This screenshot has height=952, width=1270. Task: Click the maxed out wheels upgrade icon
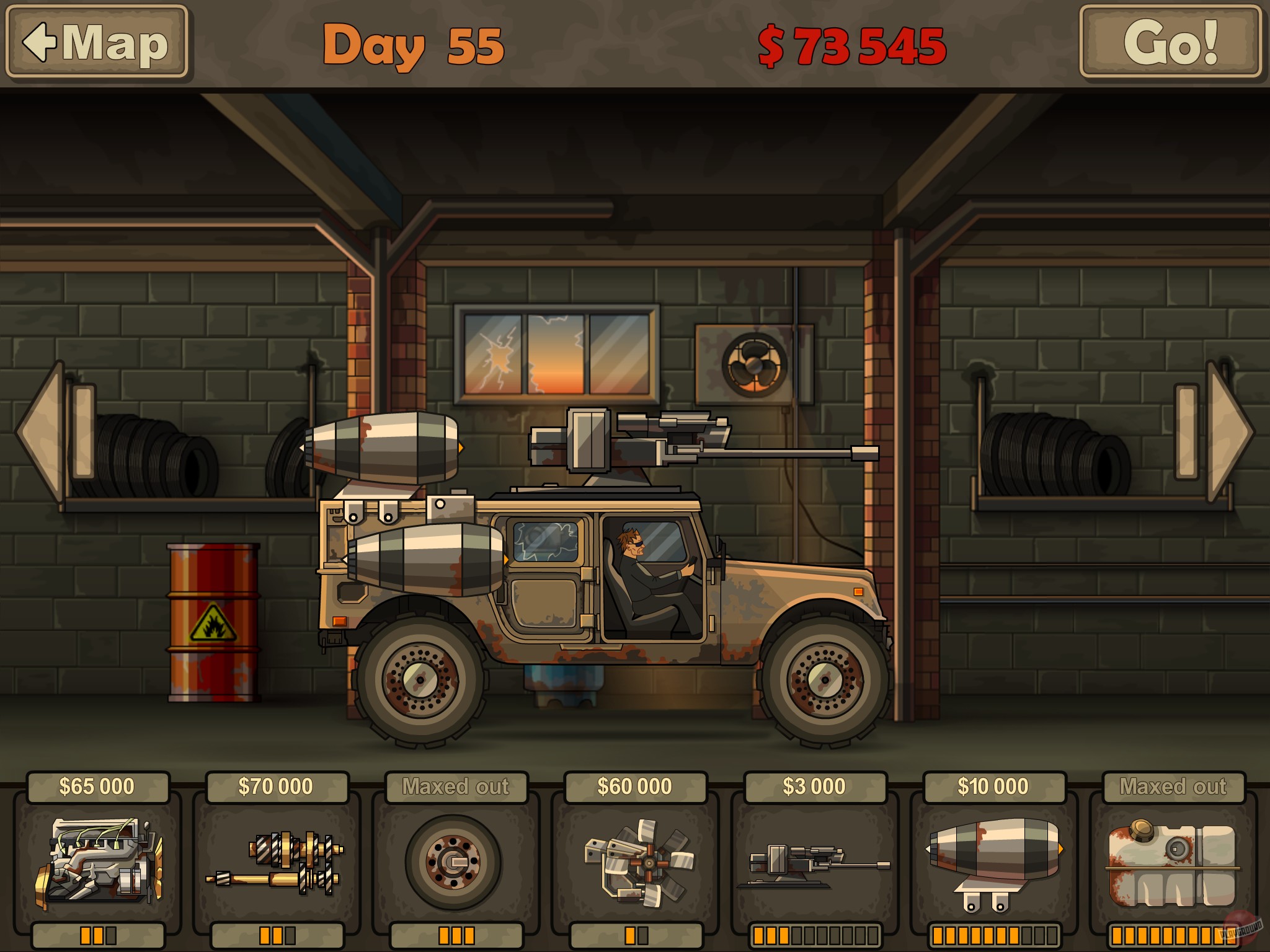tap(457, 862)
